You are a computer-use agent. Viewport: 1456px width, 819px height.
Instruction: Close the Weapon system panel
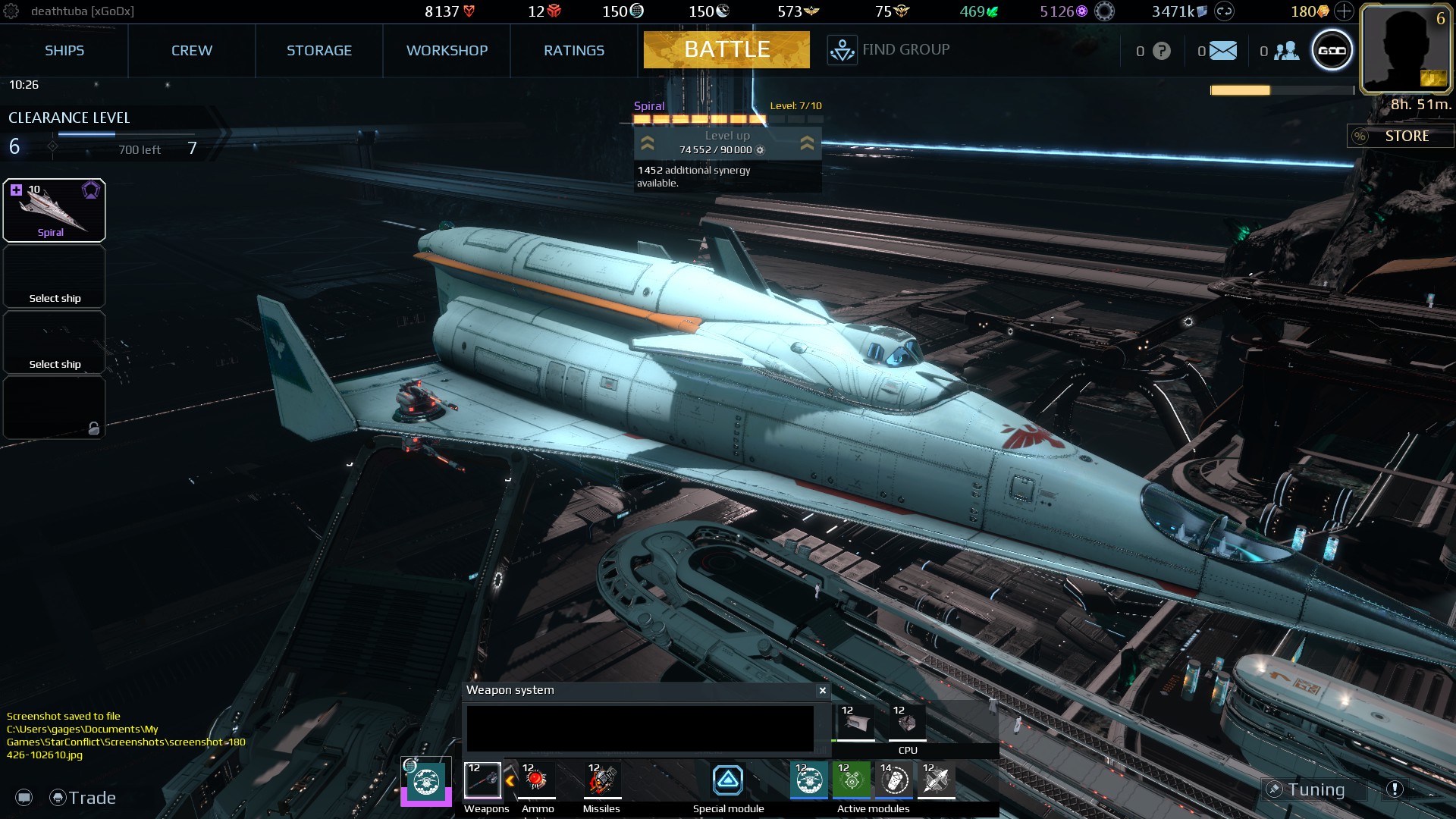(822, 690)
